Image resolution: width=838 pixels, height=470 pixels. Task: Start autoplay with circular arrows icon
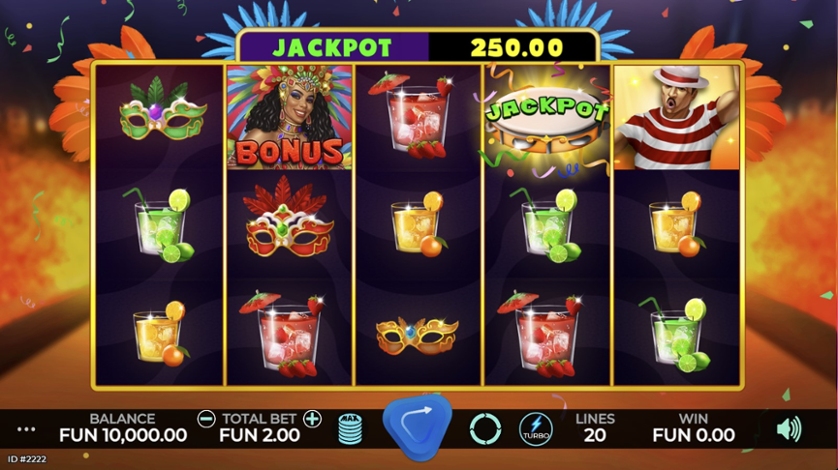pos(485,428)
